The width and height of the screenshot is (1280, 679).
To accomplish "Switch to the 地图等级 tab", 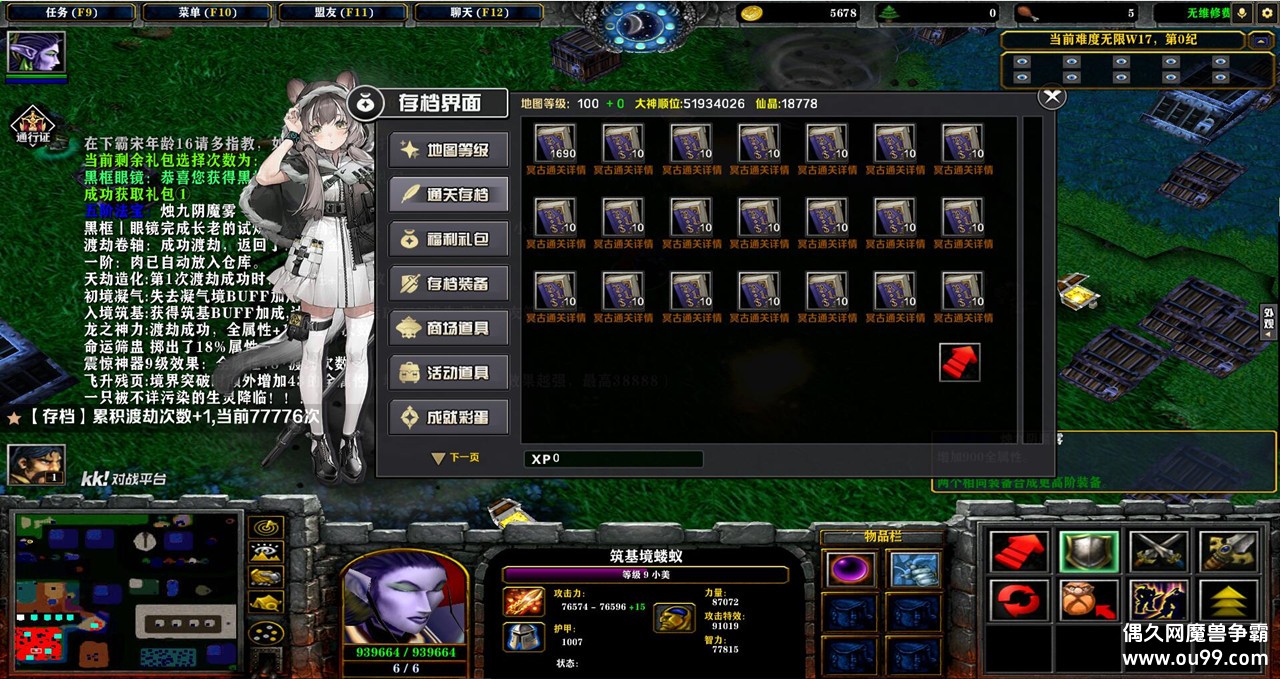I will pyautogui.click(x=449, y=150).
